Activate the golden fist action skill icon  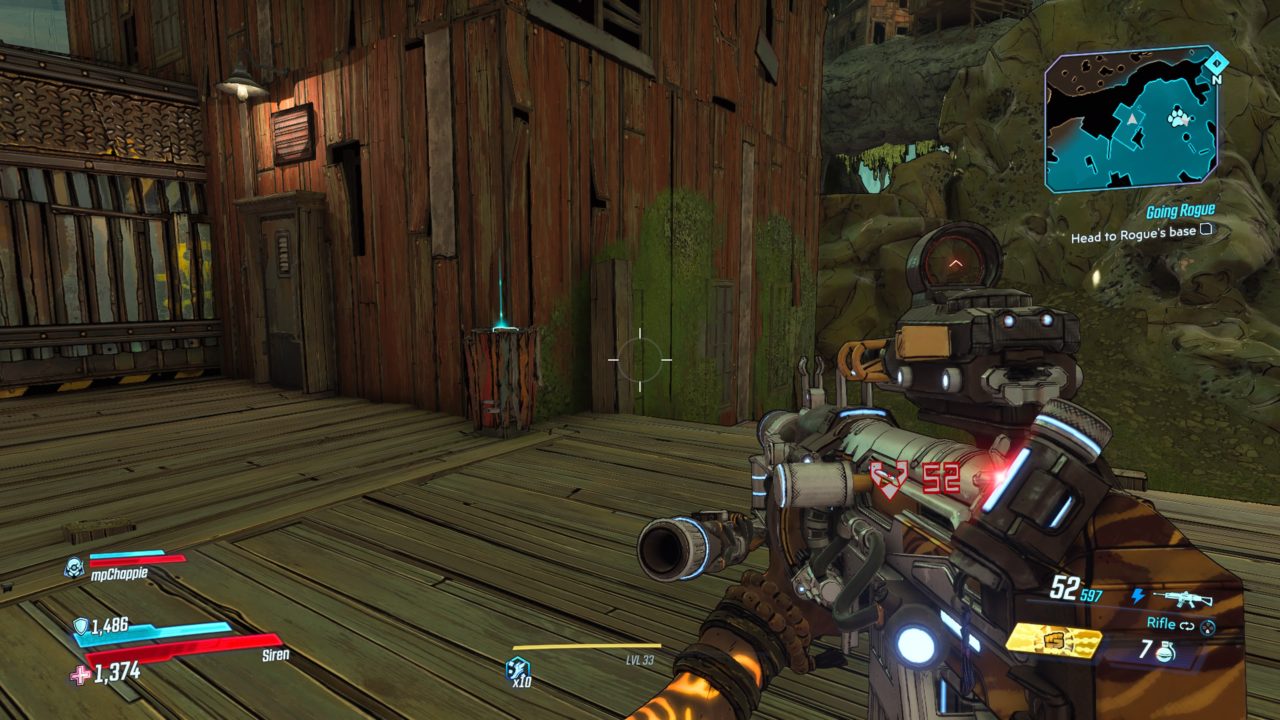coord(1052,641)
